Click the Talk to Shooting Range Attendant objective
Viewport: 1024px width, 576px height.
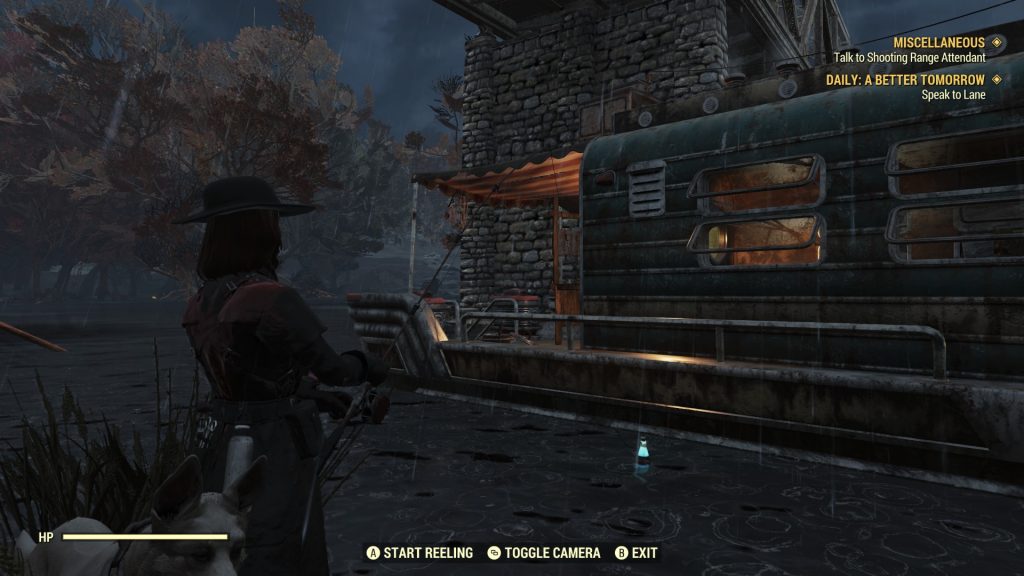point(909,58)
